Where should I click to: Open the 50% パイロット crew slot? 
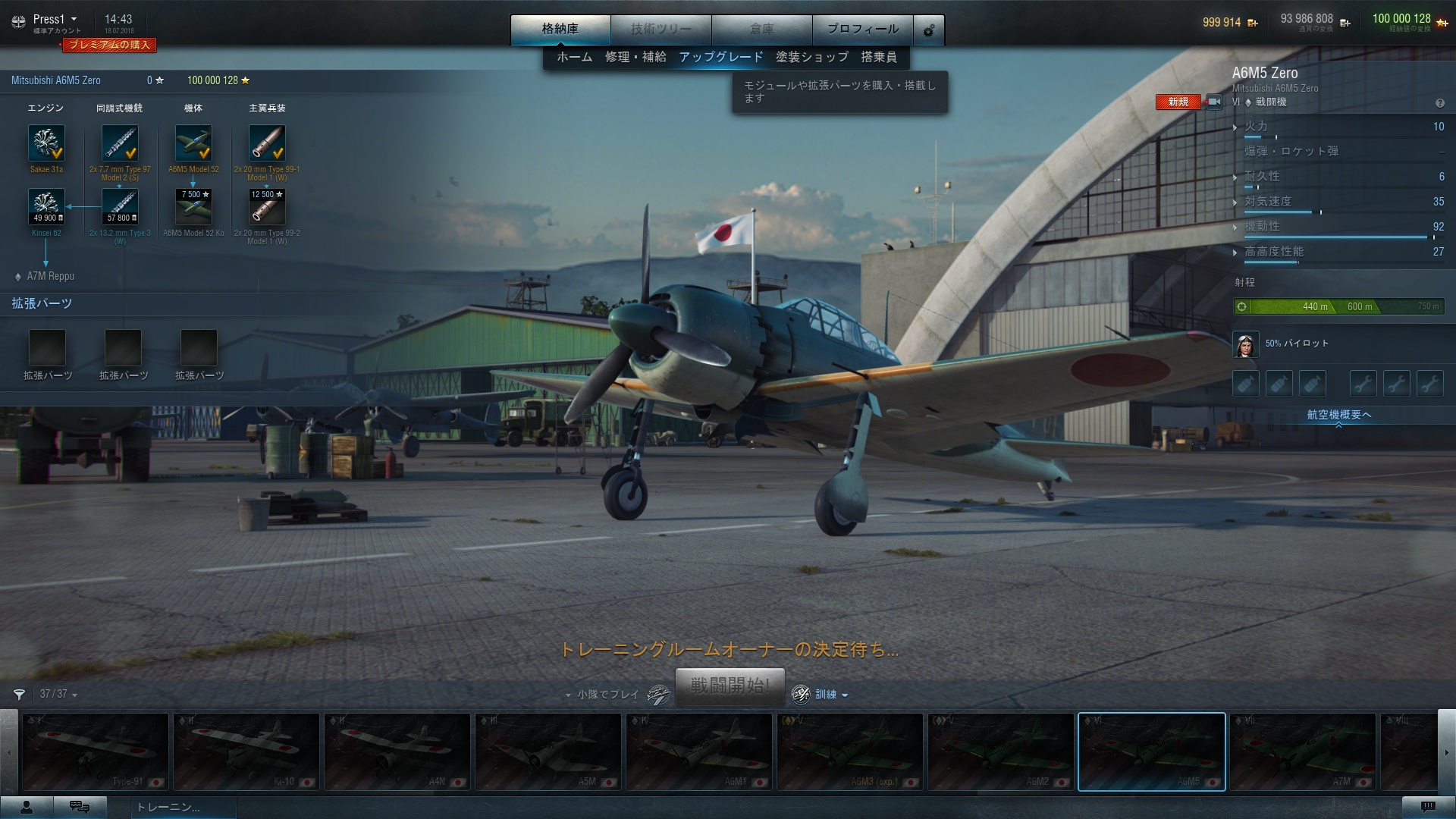point(1246,344)
